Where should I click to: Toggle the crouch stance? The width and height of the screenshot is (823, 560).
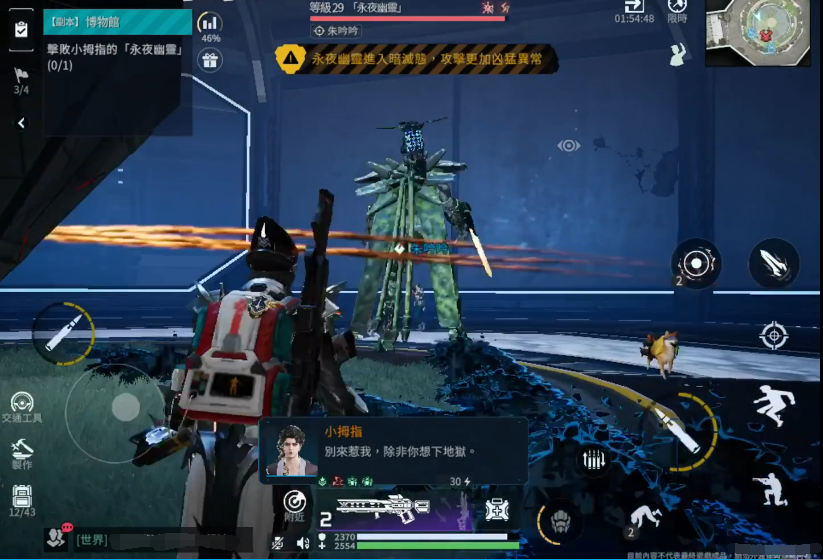[x=768, y=489]
